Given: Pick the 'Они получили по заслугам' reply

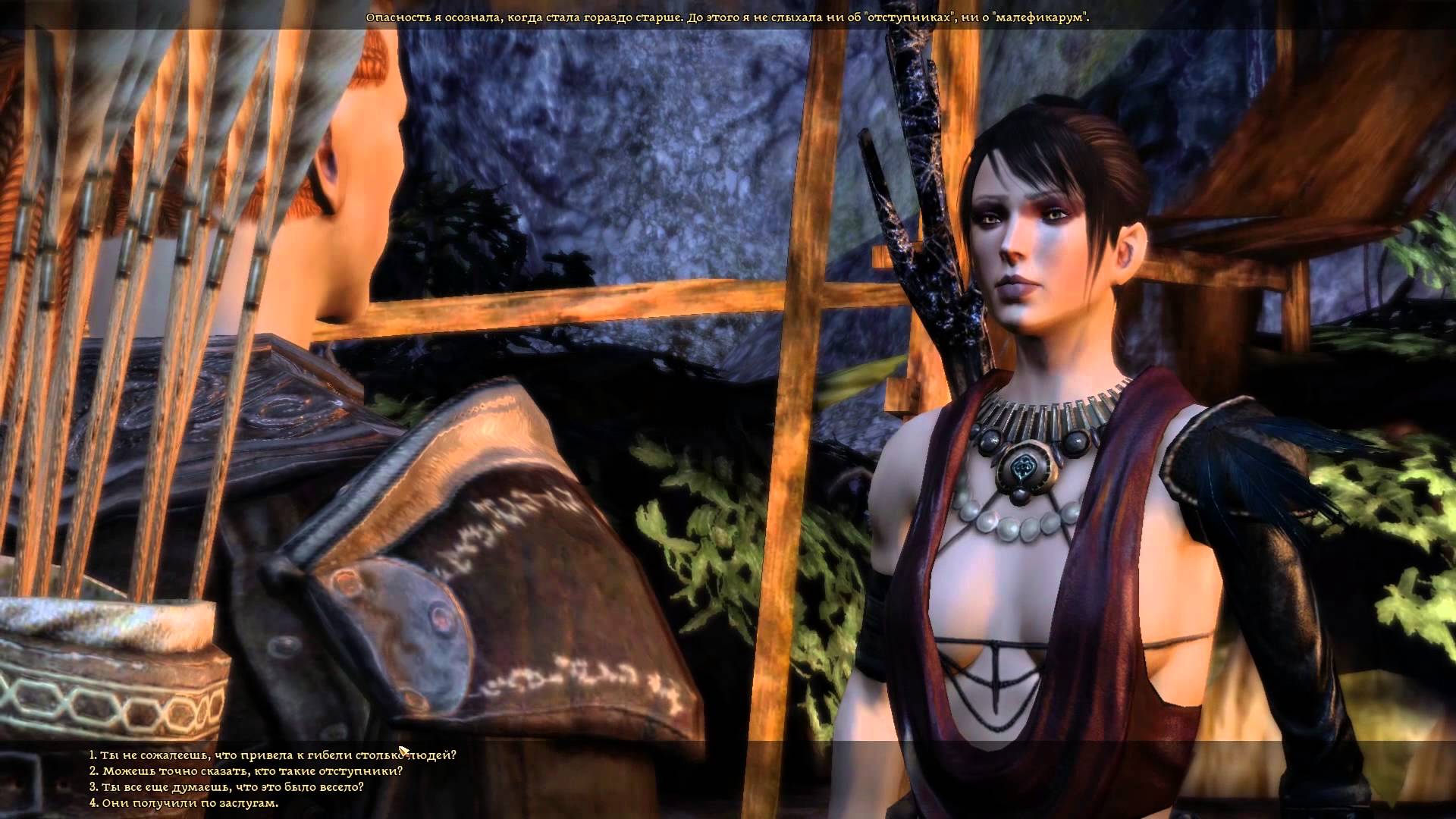Looking at the screenshot, I should [x=184, y=802].
